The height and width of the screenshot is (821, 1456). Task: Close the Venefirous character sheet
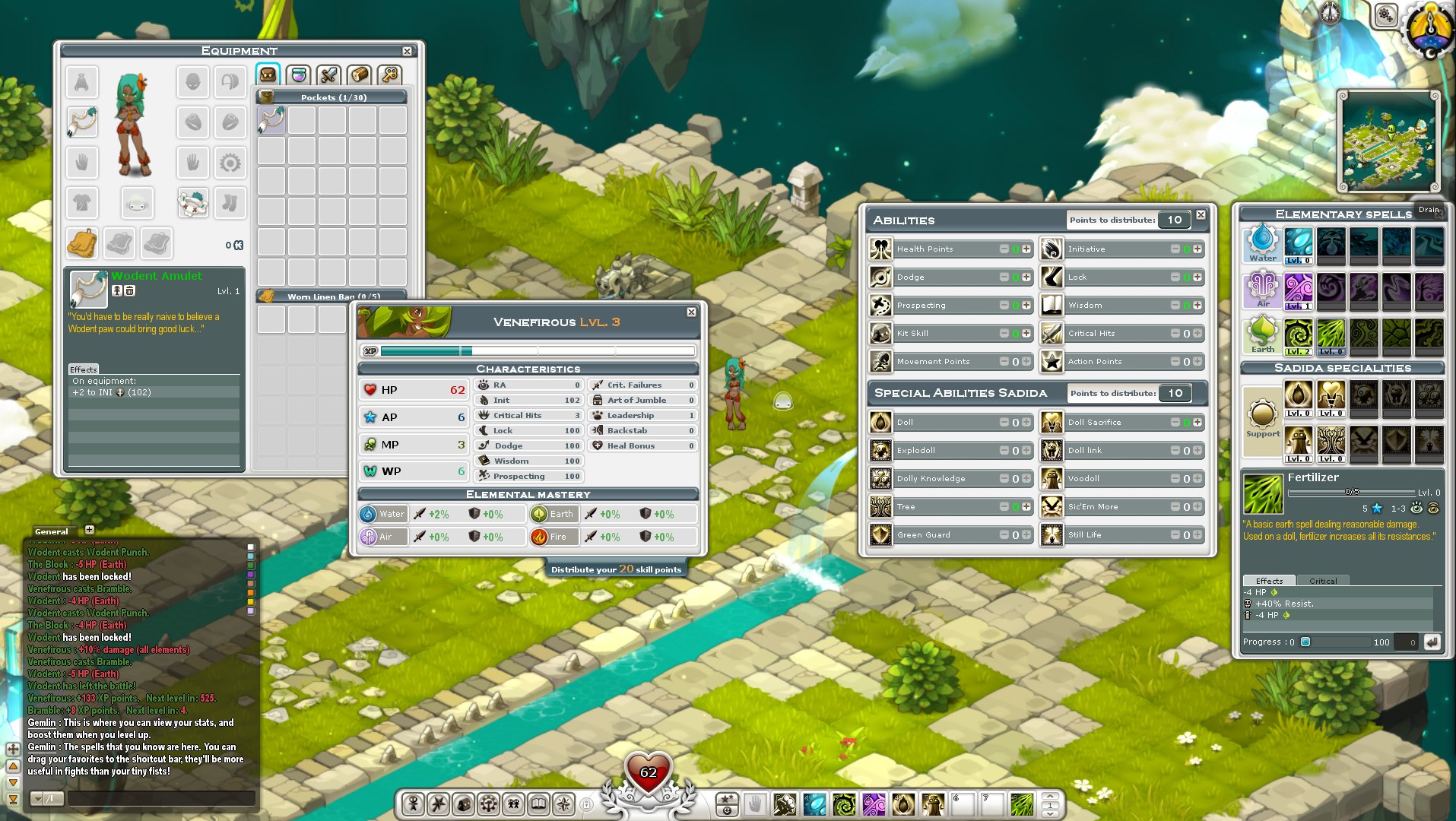pos(691,312)
